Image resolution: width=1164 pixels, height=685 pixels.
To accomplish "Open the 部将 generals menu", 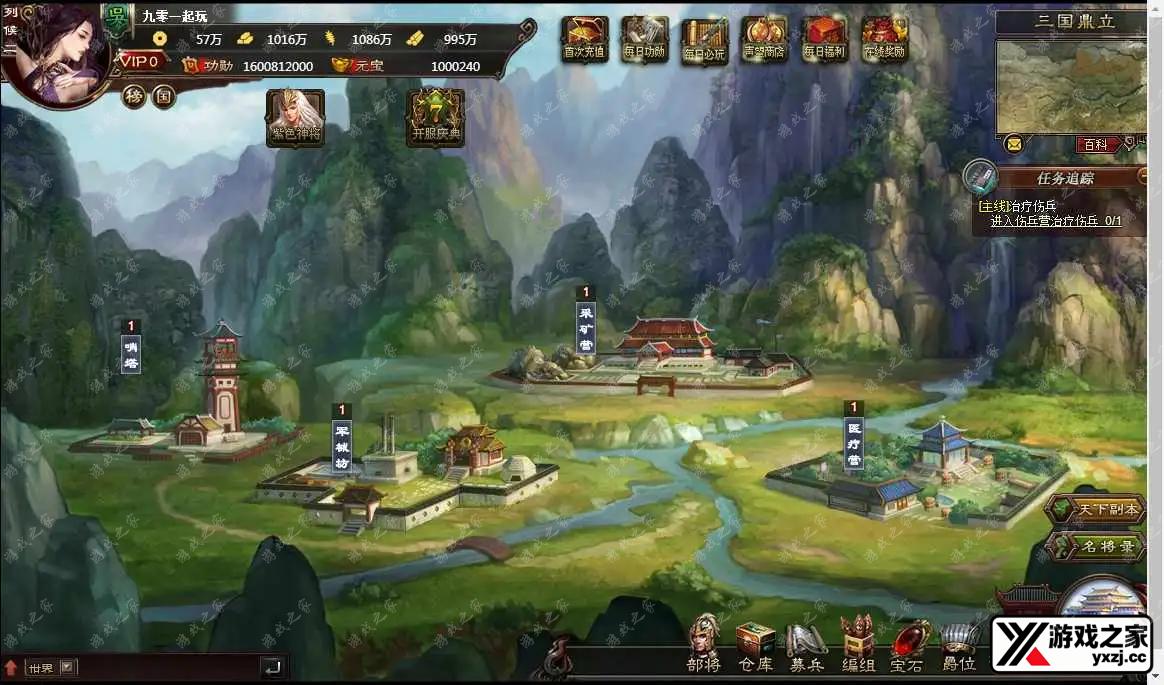I will tap(704, 643).
